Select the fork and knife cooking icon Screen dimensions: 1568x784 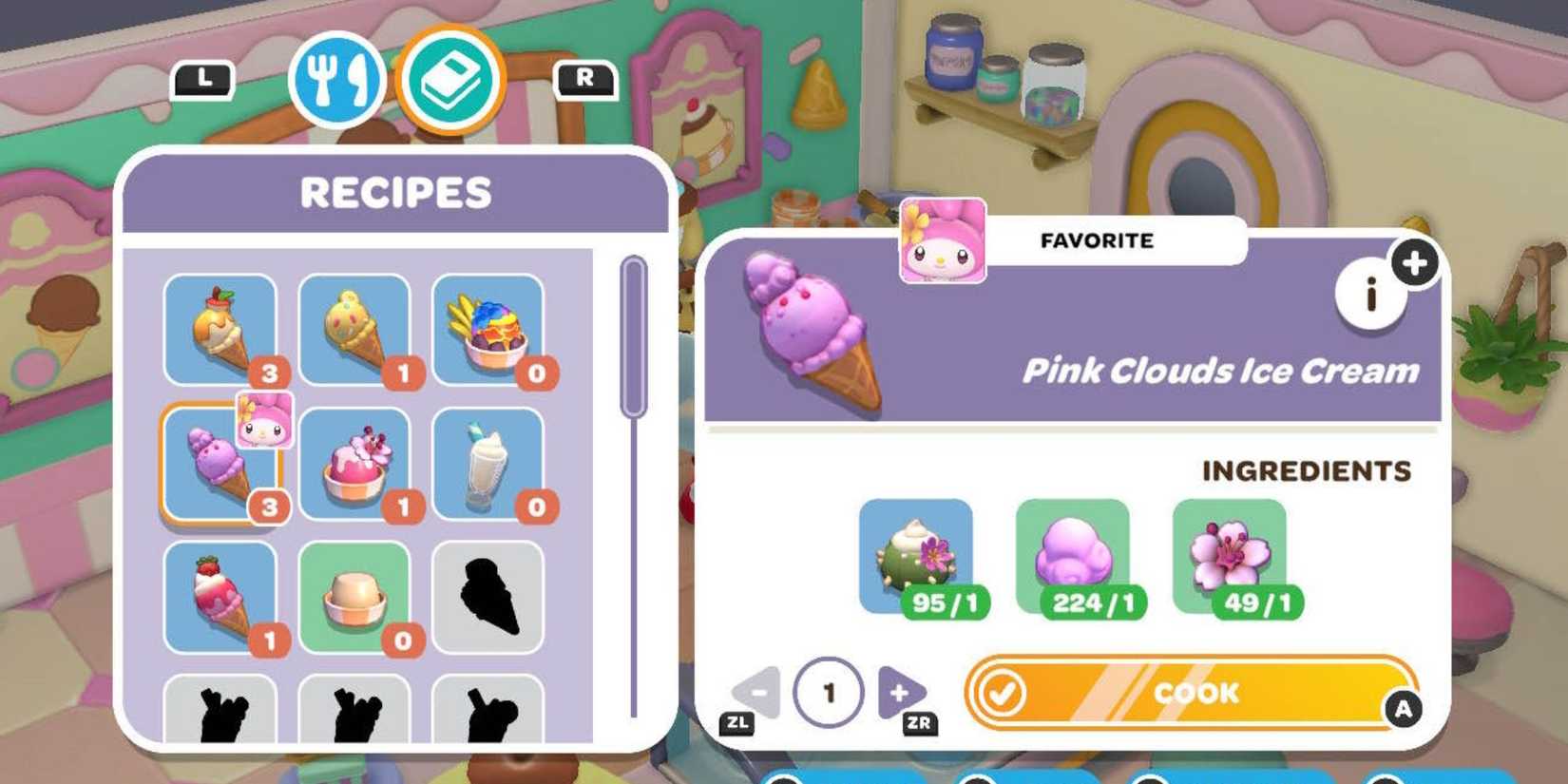coord(337,81)
